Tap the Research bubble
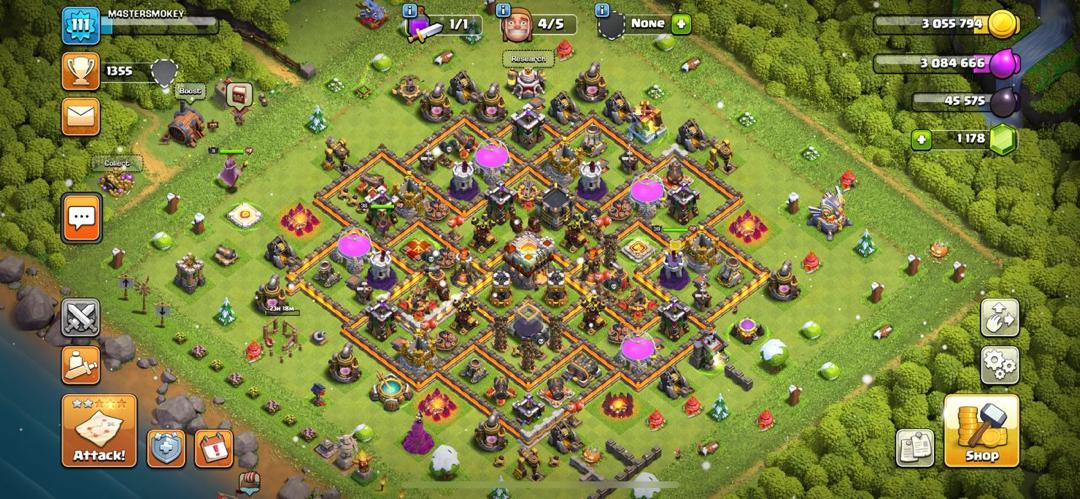The width and height of the screenshot is (1080, 499). [527, 59]
